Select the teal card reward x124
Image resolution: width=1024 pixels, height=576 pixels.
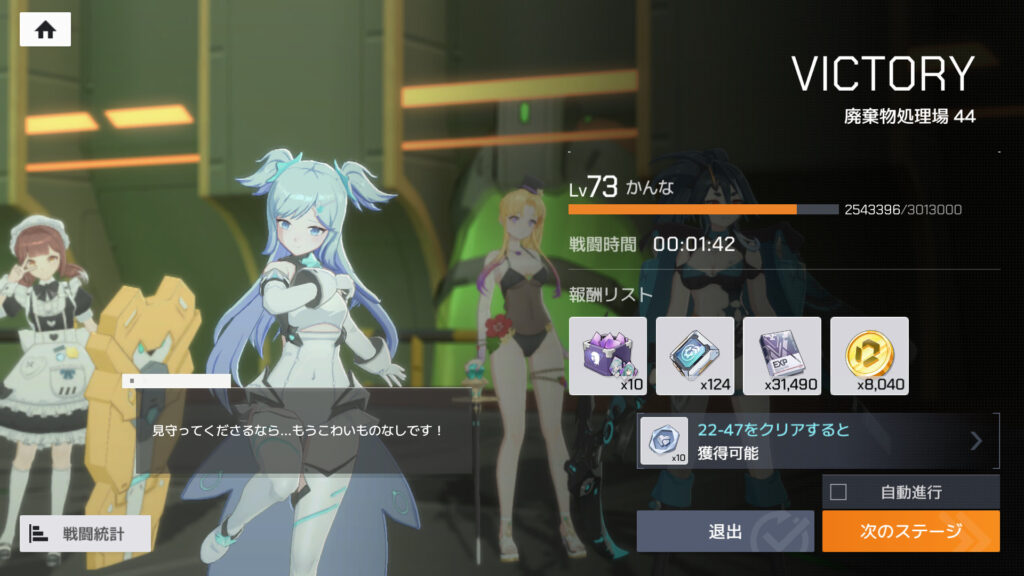click(x=695, y=356)
